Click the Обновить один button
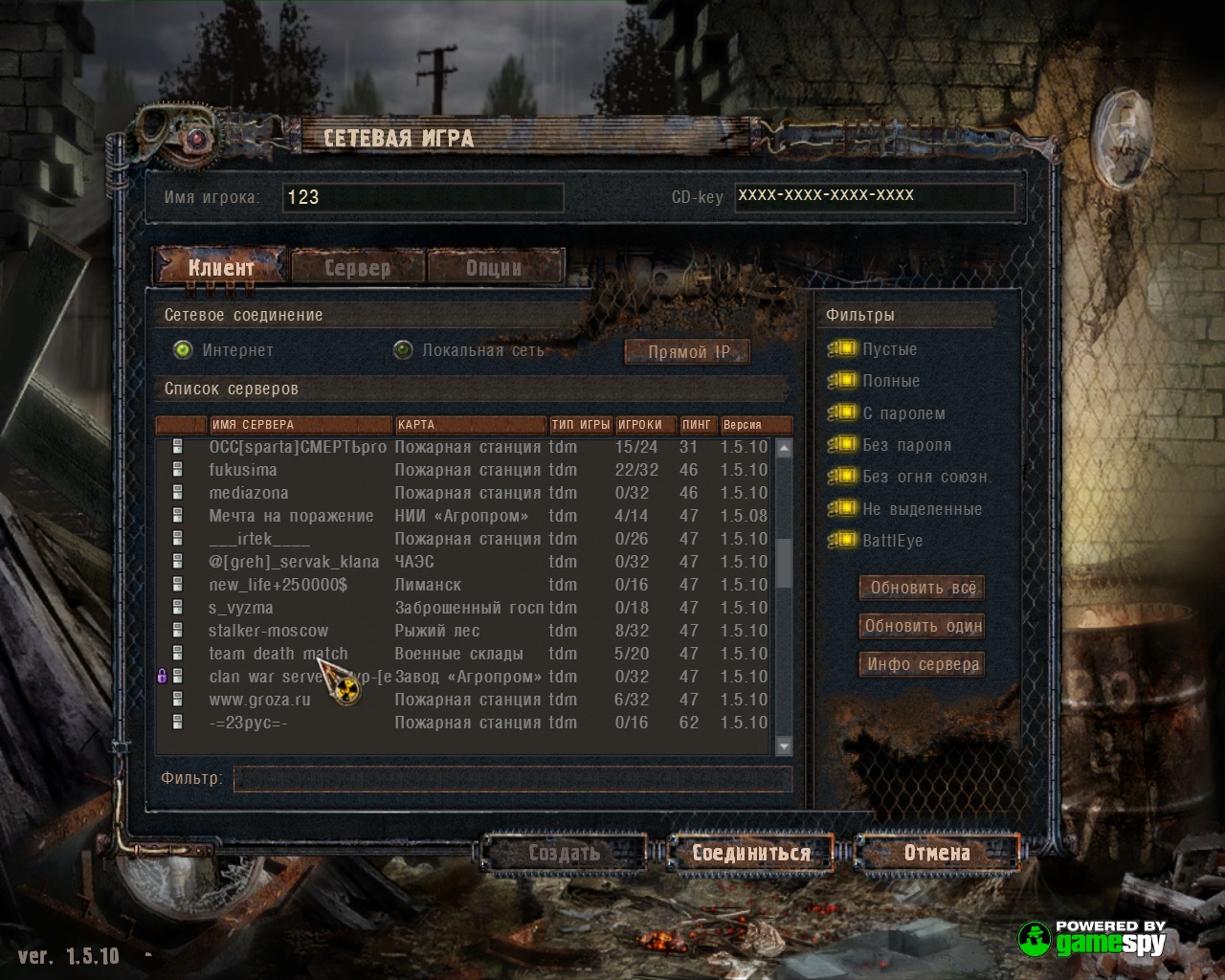Screen dimensions: 1225x980 (923, 626)
